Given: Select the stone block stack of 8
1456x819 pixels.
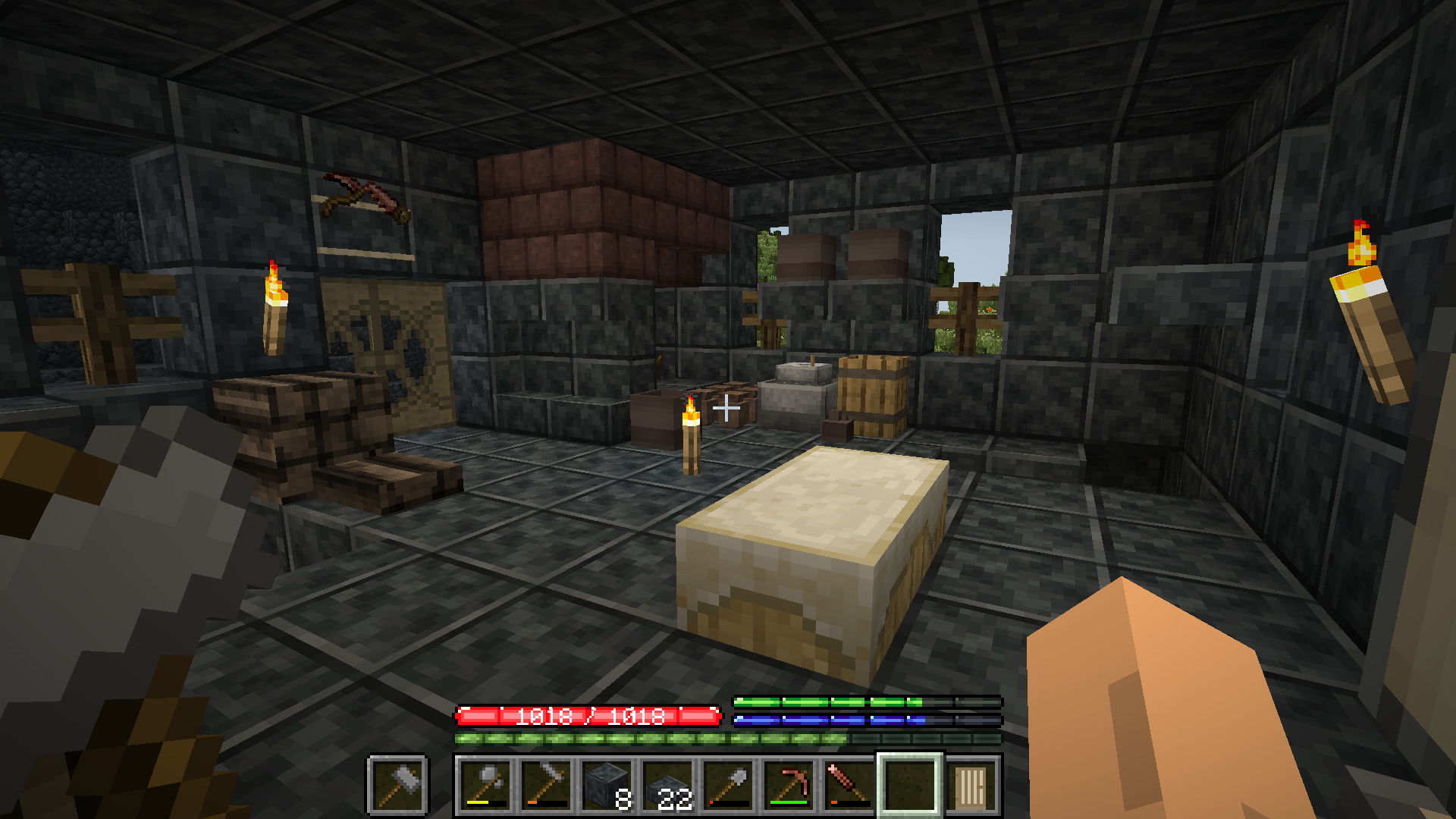Looking at the screenshot, I should point(607,786).
